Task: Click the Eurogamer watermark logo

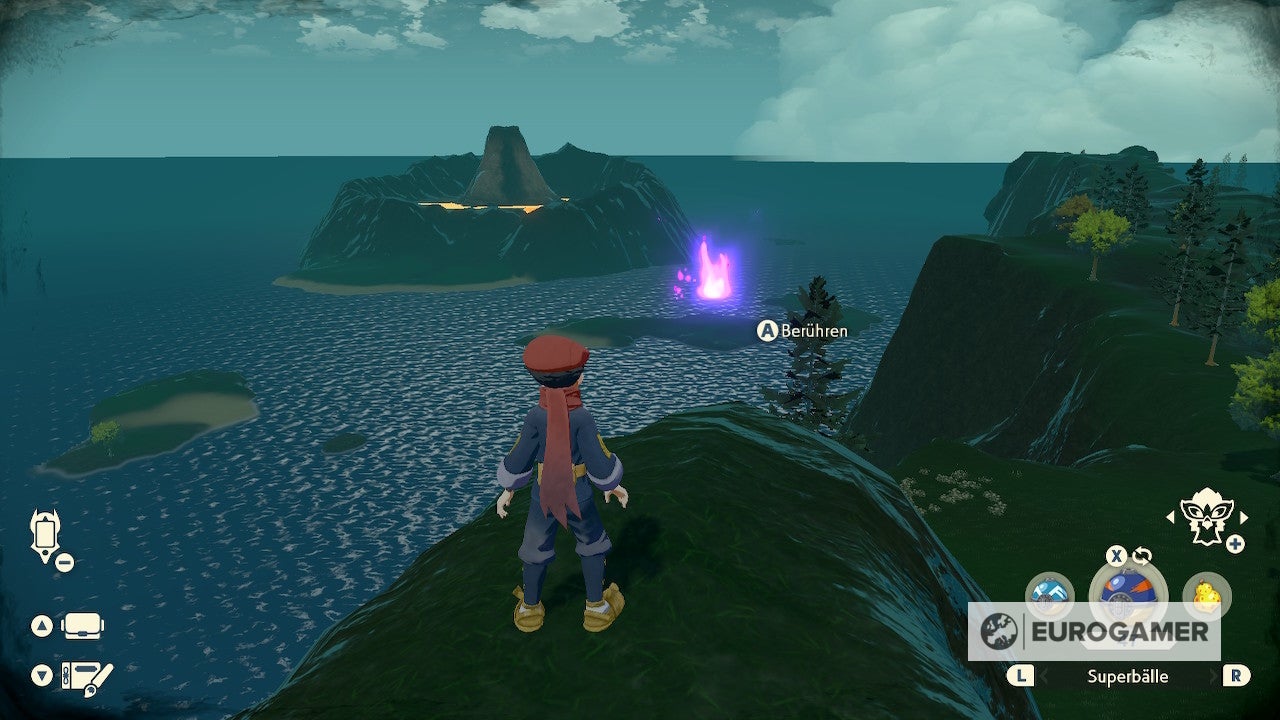Action: click(x=1093, y=631)
